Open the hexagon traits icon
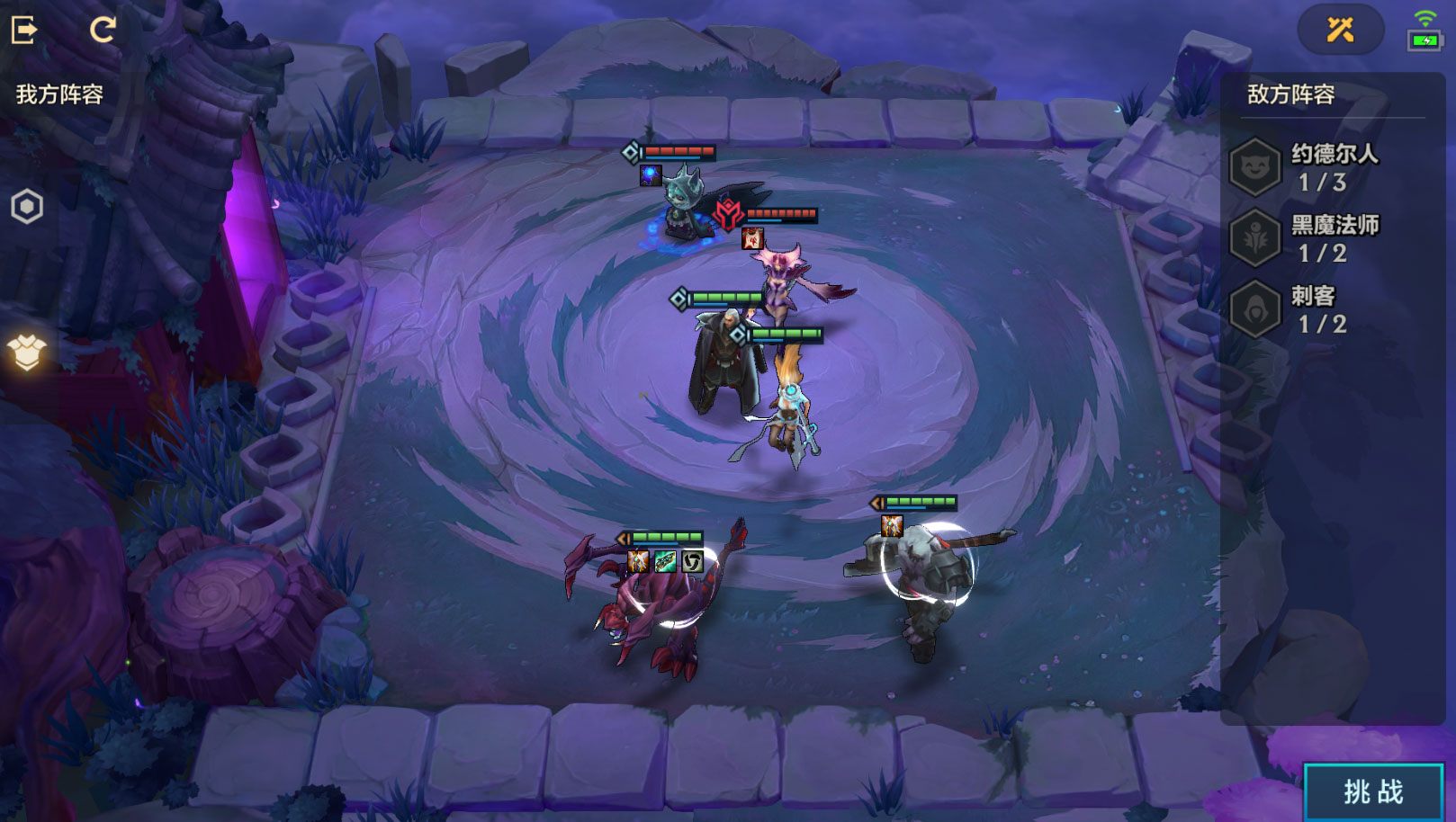Viewport: 1456px width, 822px height. click(27, 207)
